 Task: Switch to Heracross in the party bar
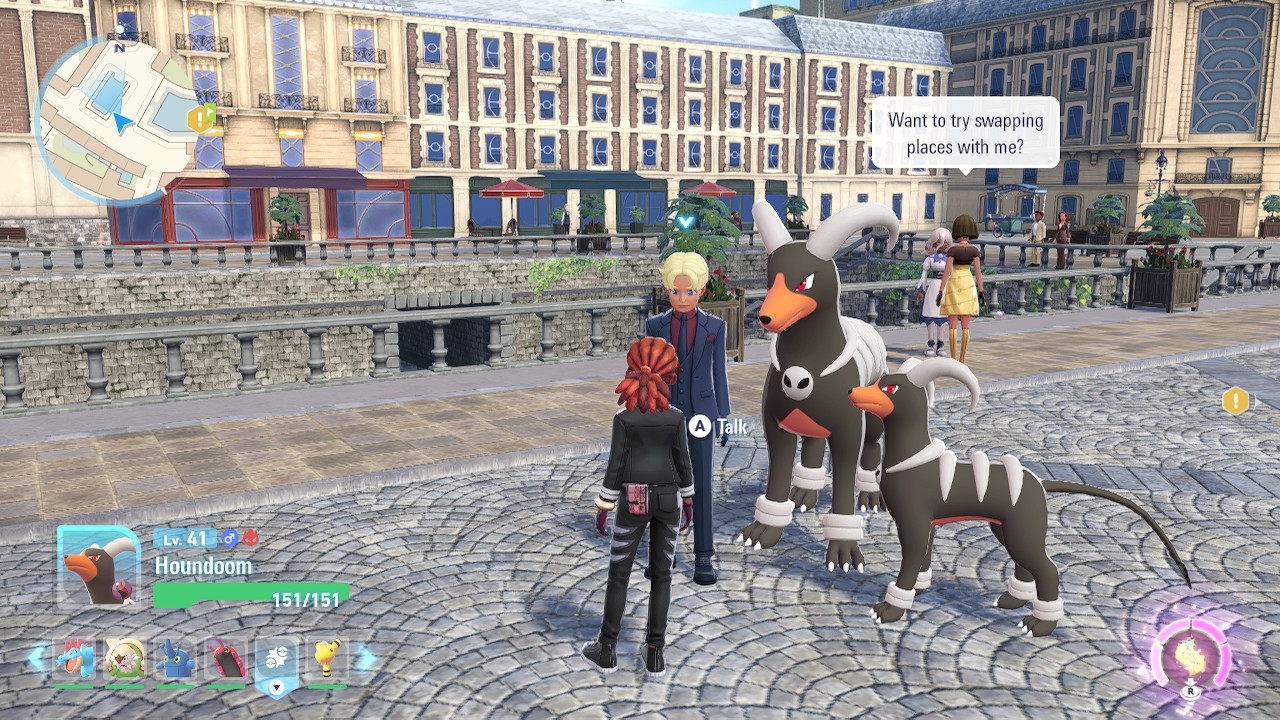(x=176, y=659)
